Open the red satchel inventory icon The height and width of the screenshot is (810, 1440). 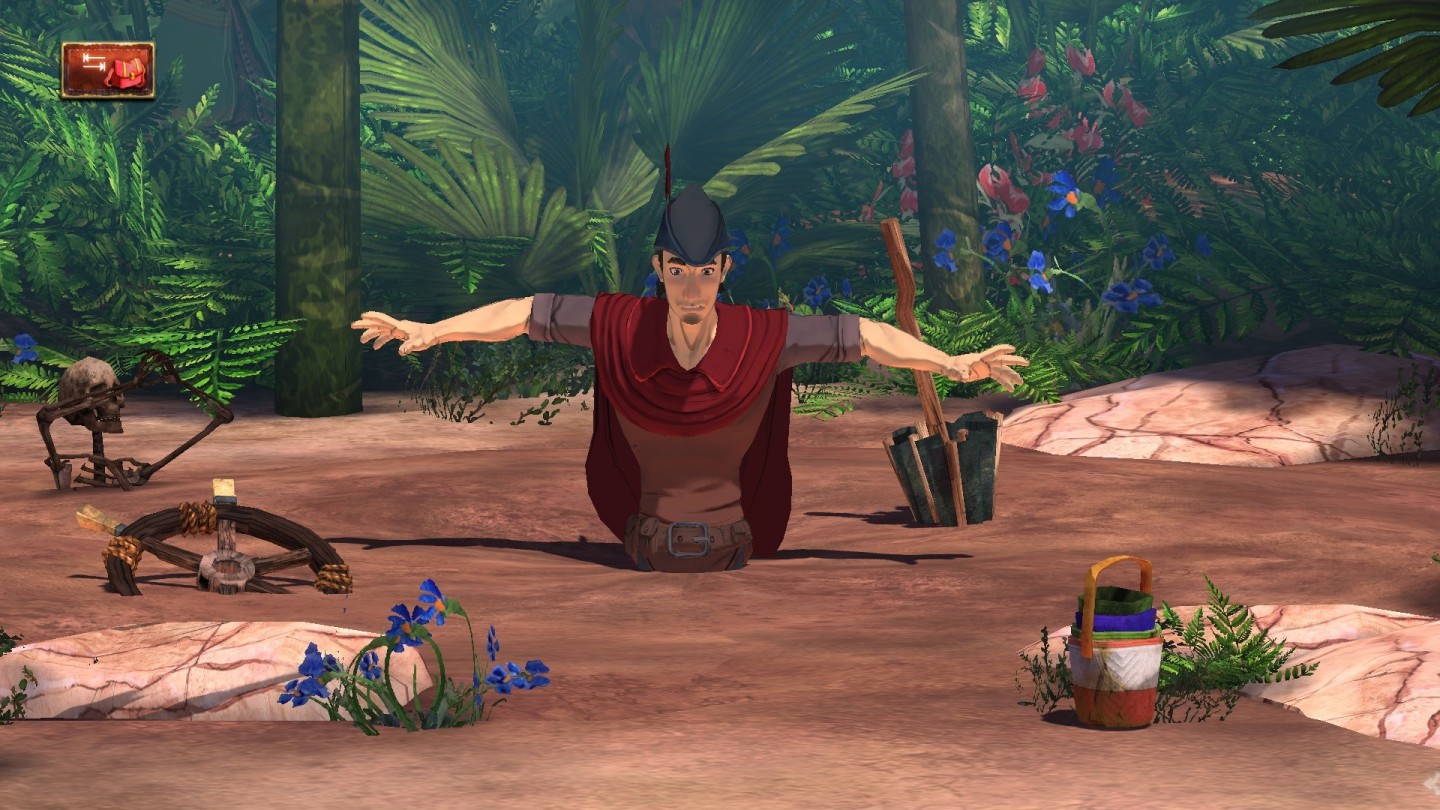[108, 70]
